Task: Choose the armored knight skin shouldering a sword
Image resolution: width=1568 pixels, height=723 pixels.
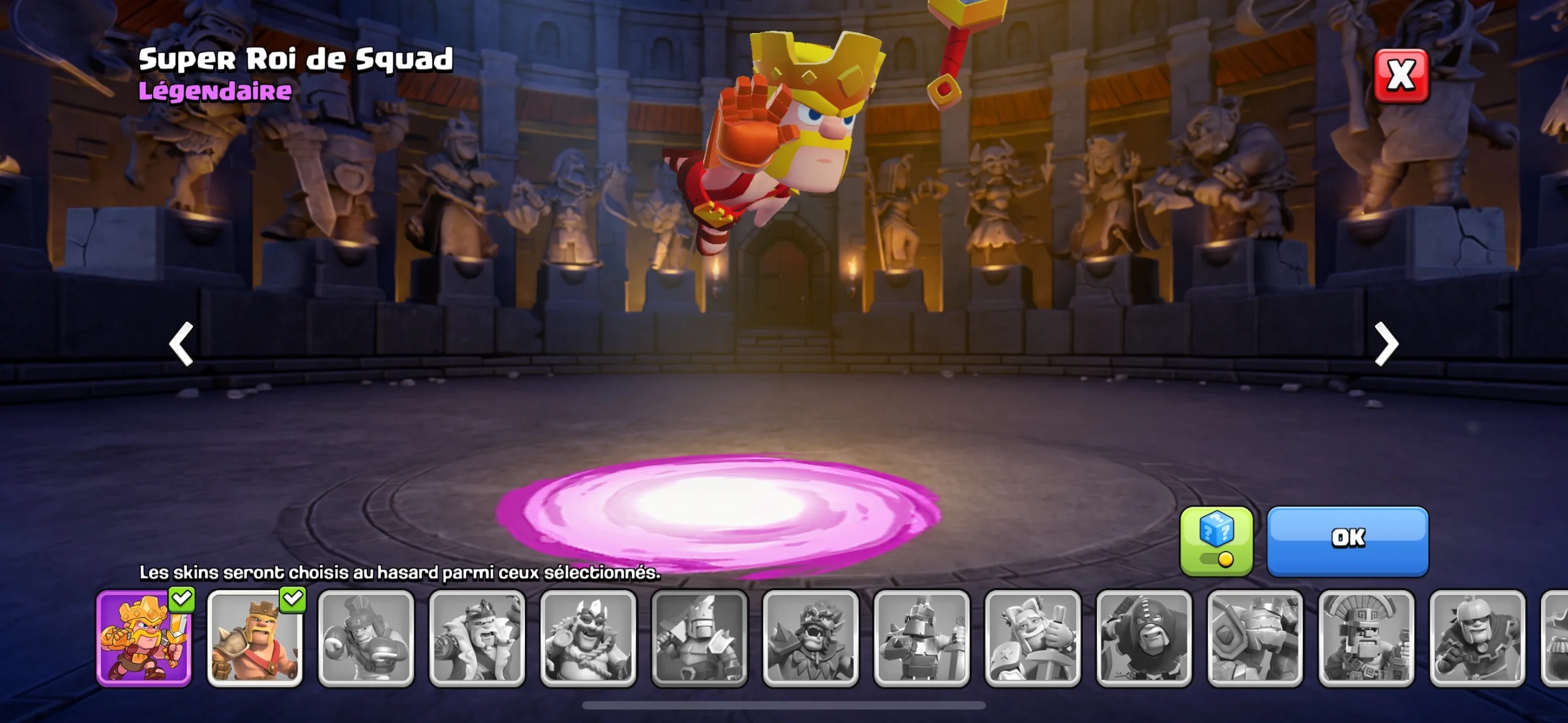Action: [x=699, y=638]
